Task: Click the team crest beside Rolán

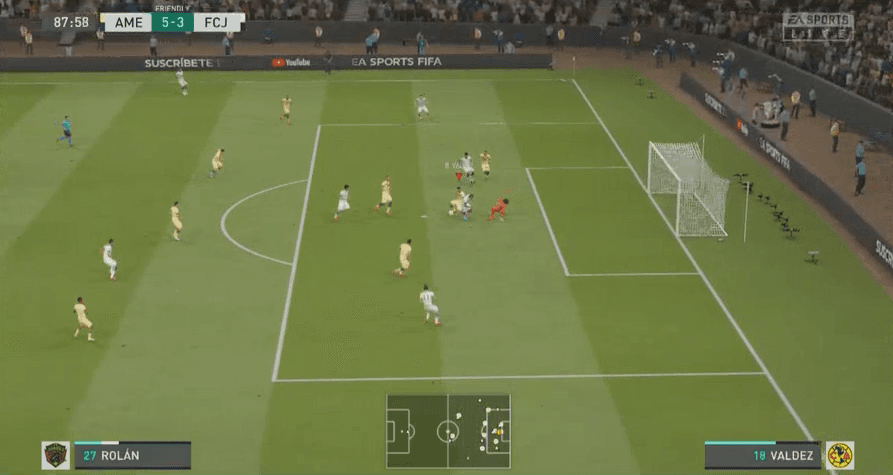Action: pyautogui.click(x=56, y=456)
